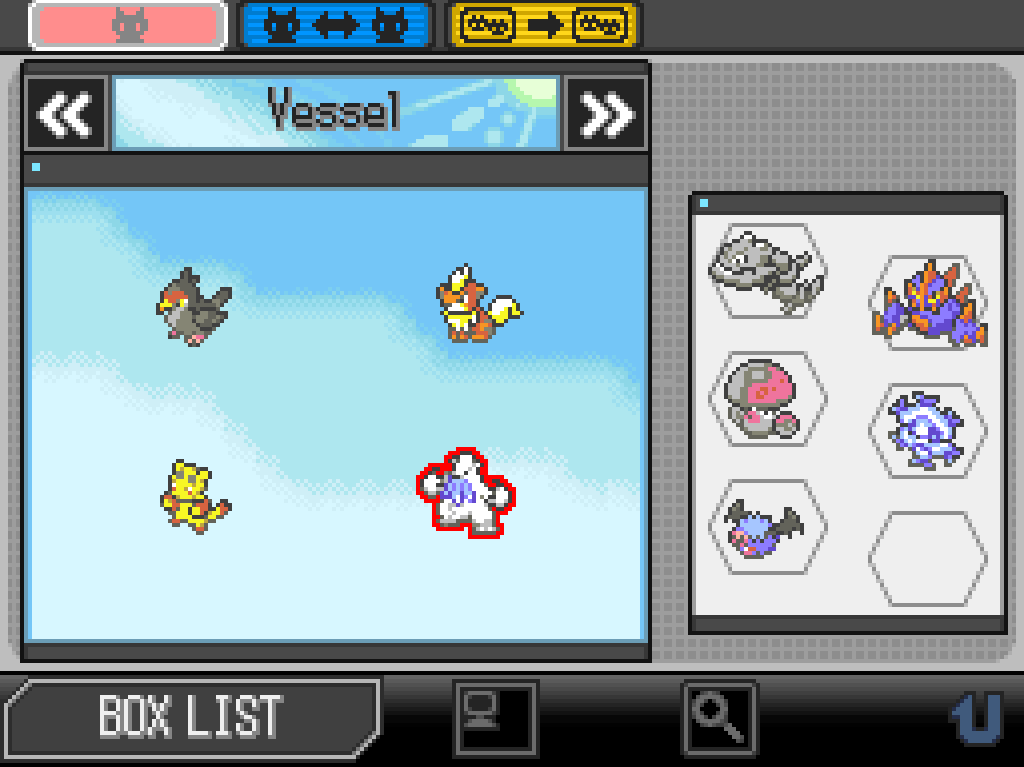Screen dimensions: 1024x767
Task: Choose the purple spiked Pokémon in party
Action: [928, 302]
